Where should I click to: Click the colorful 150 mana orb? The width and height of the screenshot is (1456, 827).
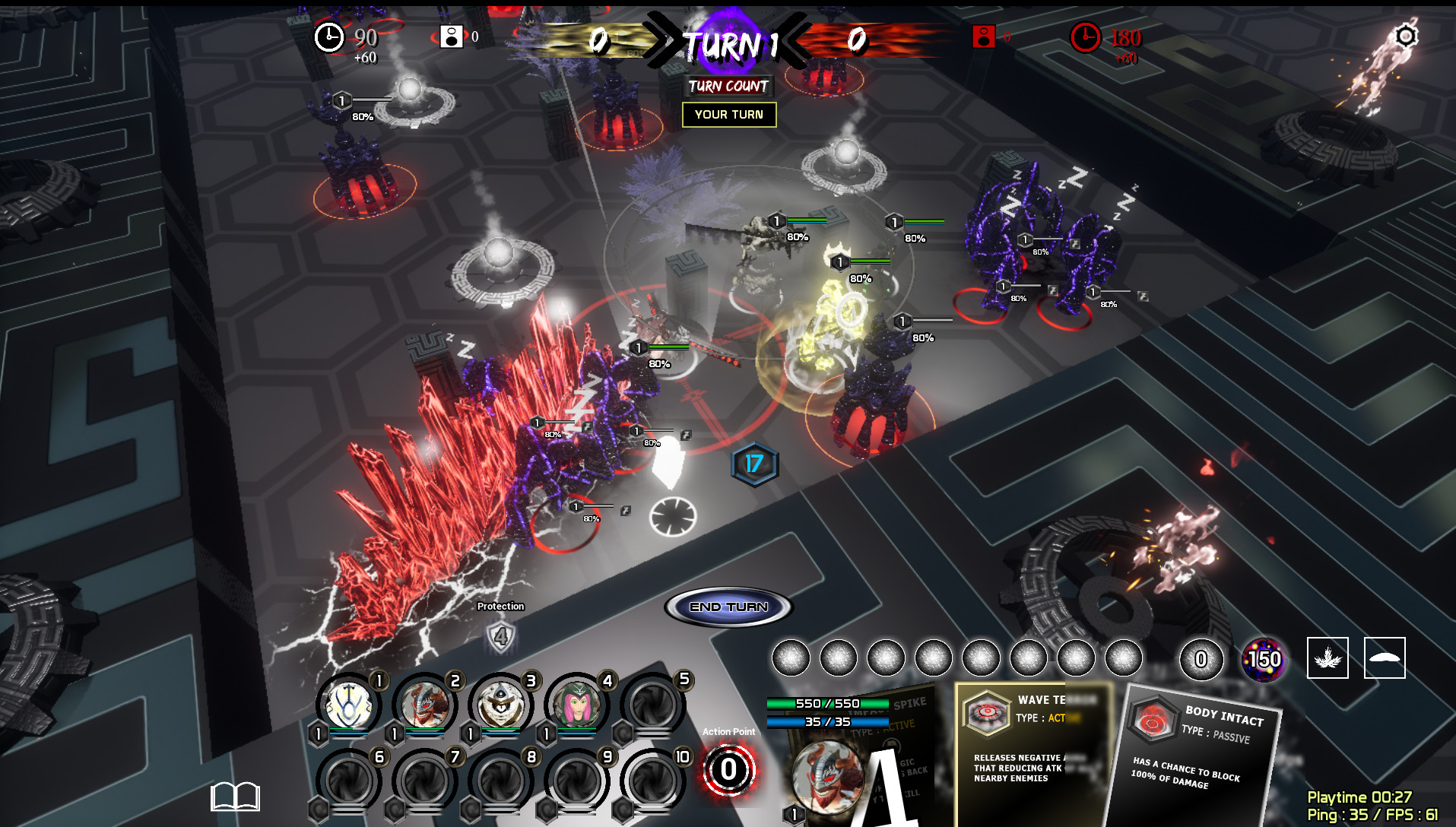(1263, 658)
